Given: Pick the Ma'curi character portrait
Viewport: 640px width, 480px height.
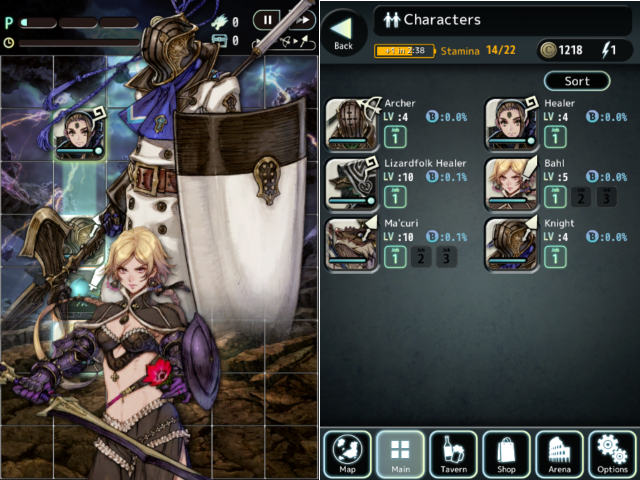Looking at the screenshot, I should point(353,245).
